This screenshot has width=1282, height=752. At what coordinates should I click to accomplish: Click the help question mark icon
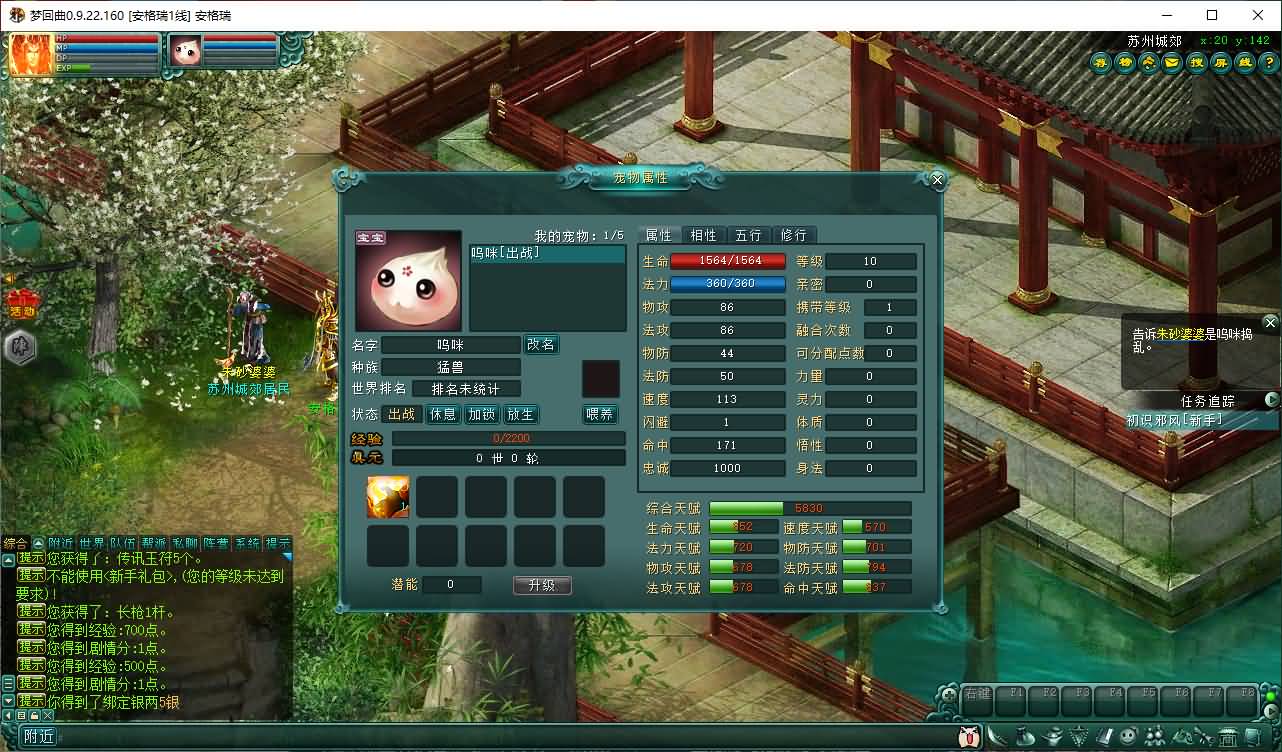(1270, 63)
